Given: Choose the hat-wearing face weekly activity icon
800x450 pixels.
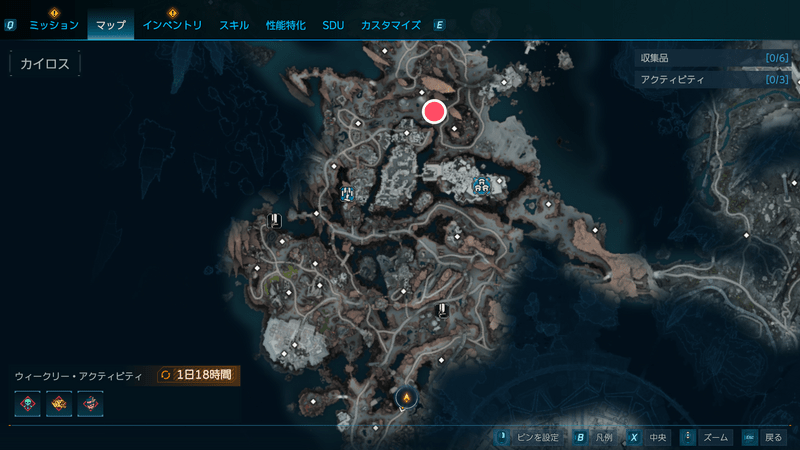Looking at the screenshot, I should tap(90, 405).
